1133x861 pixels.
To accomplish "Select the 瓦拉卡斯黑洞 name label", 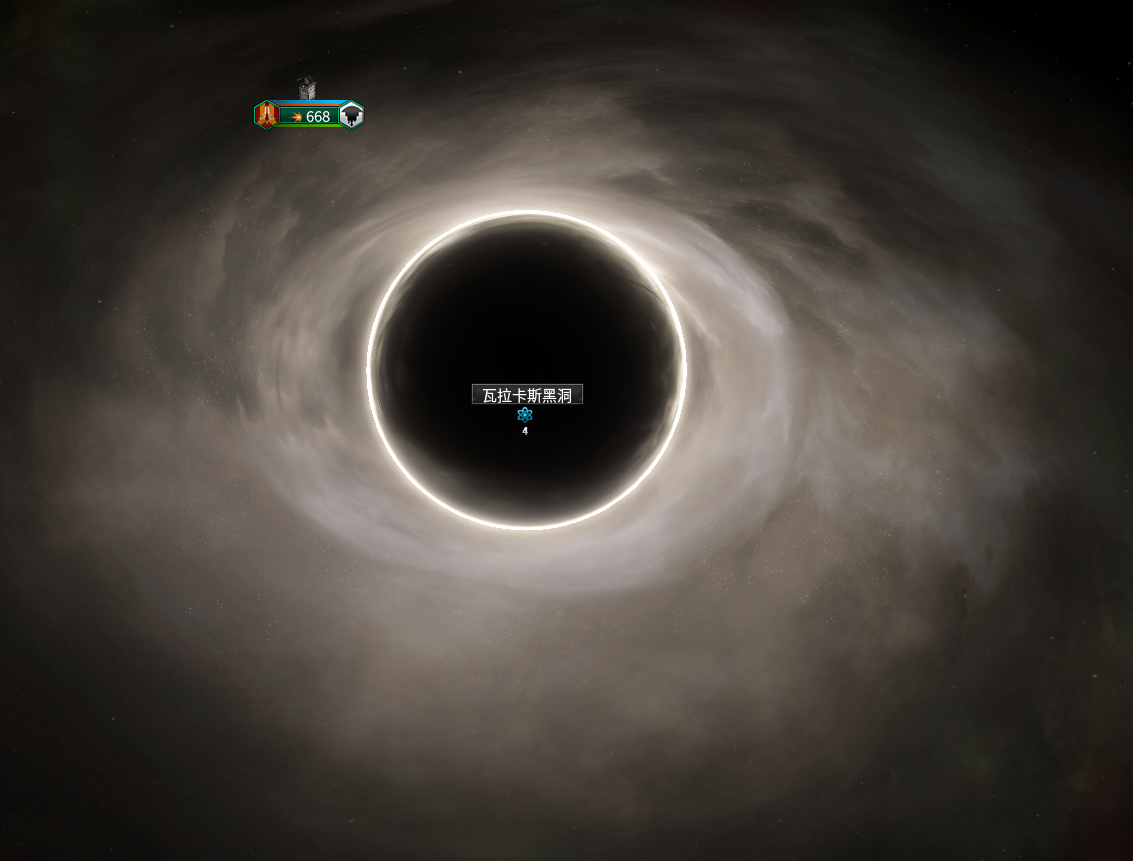I will pyautogui.click(x=527, y=395).
